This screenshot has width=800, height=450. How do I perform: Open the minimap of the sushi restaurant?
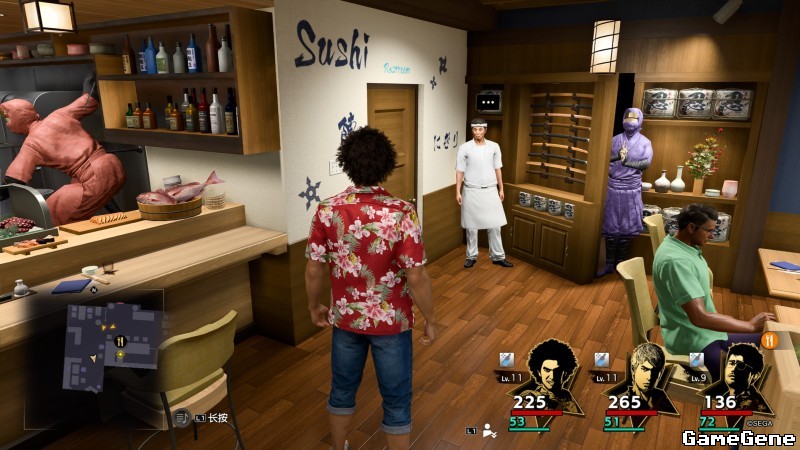tap(112, 347)
